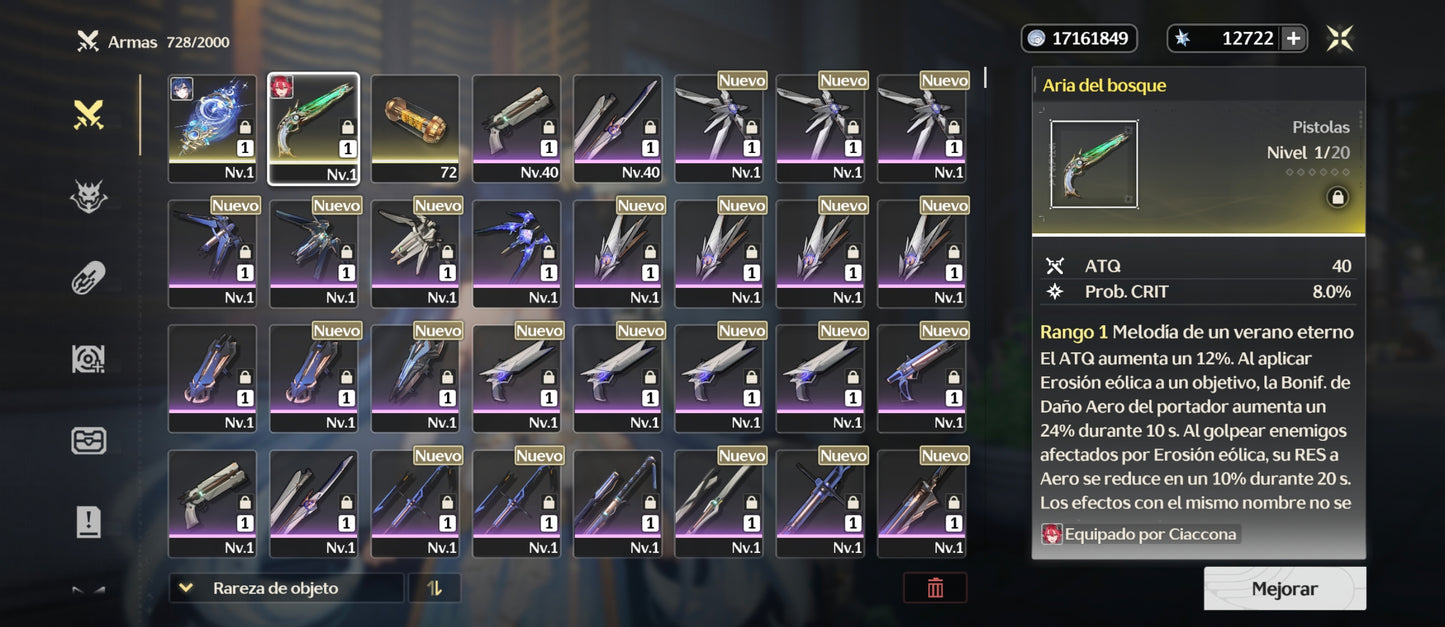This screenshot has width=1445, height=627.
Task: Switch to the echoes demon-face tab
Action: (89, 197)
